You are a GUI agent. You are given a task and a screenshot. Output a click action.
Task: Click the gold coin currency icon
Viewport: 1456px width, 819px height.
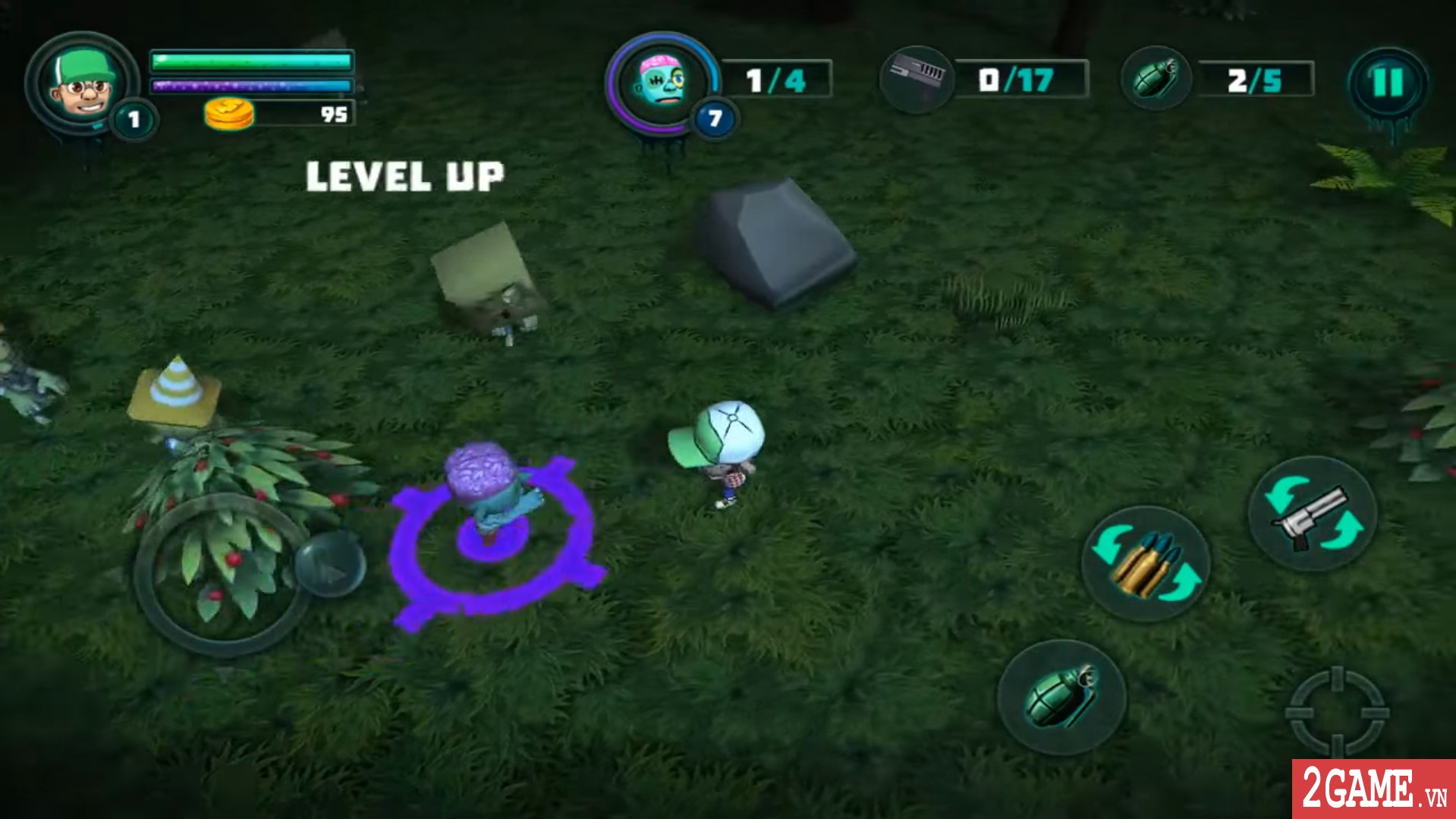point(228,115)
